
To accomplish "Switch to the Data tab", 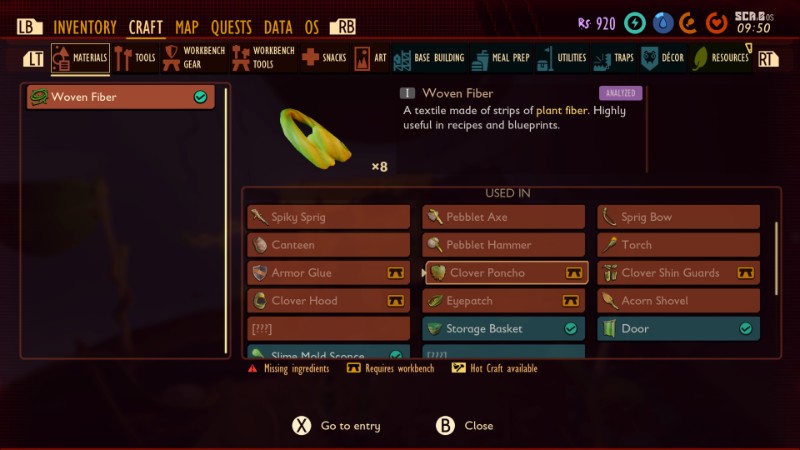I will [x=278, y=27].
